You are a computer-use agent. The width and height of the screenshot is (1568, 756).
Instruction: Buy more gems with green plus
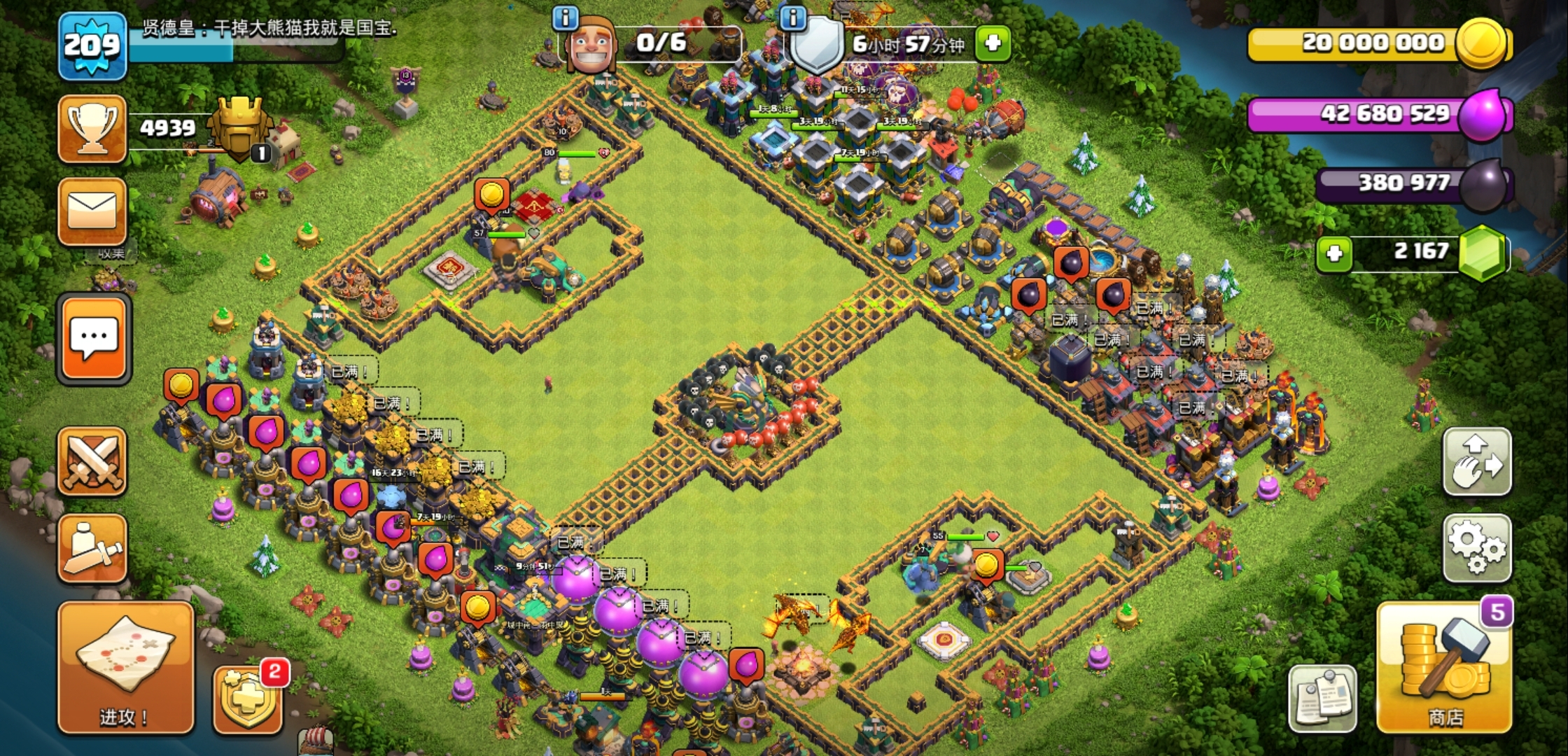1334,253
